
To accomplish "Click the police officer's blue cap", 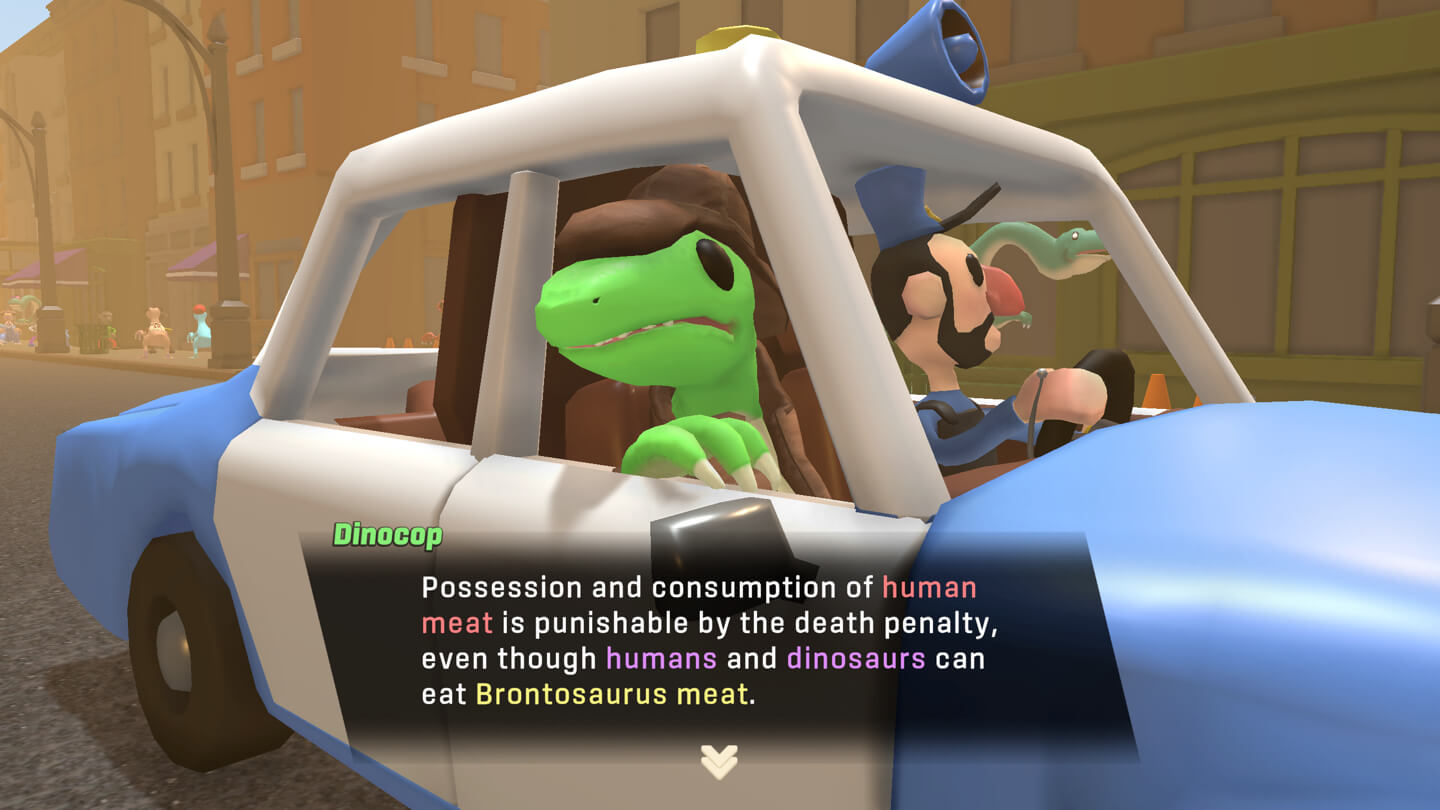I will pos(898,210).
